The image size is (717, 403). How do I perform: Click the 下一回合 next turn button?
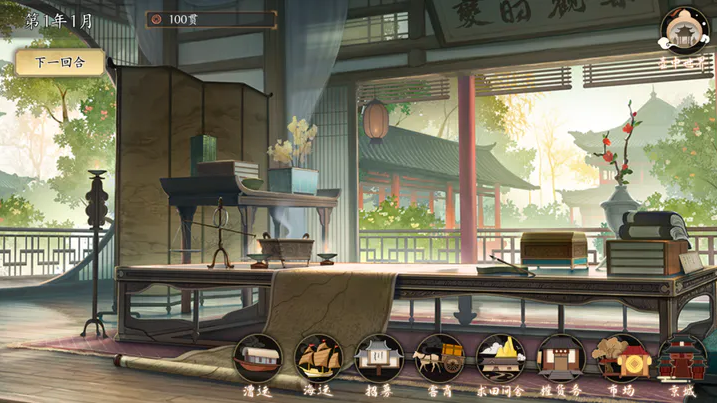point(59,62)
